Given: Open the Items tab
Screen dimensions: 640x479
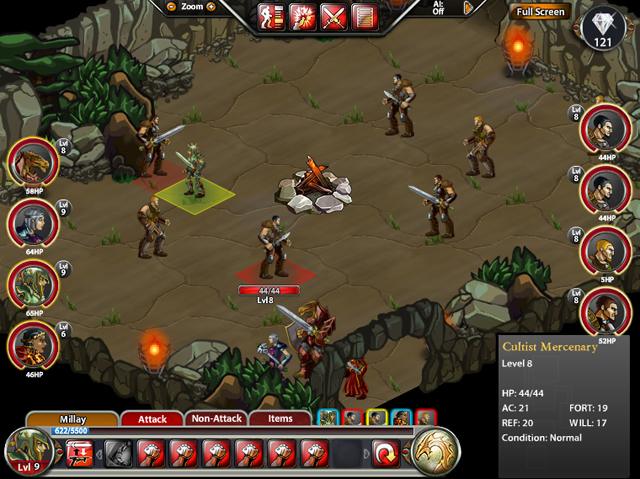Looking at the screenshot, I should 279,419.
